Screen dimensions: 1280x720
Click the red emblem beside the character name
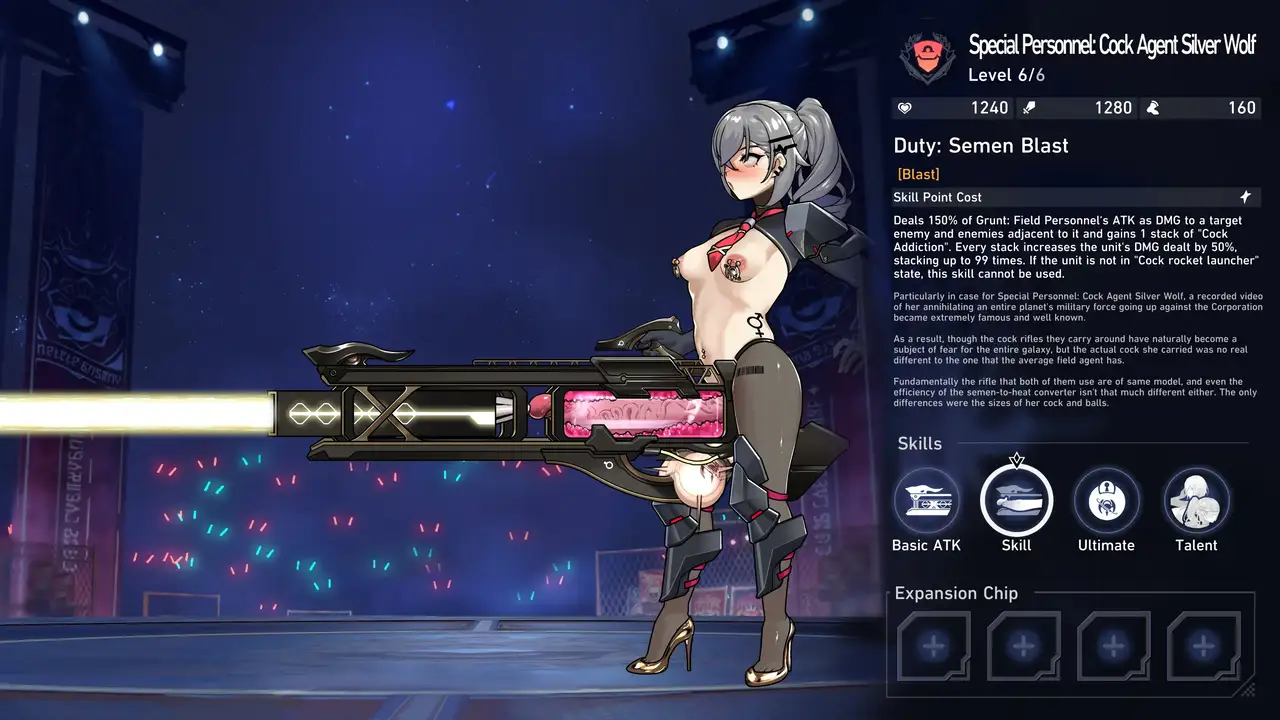pos(926,58)
